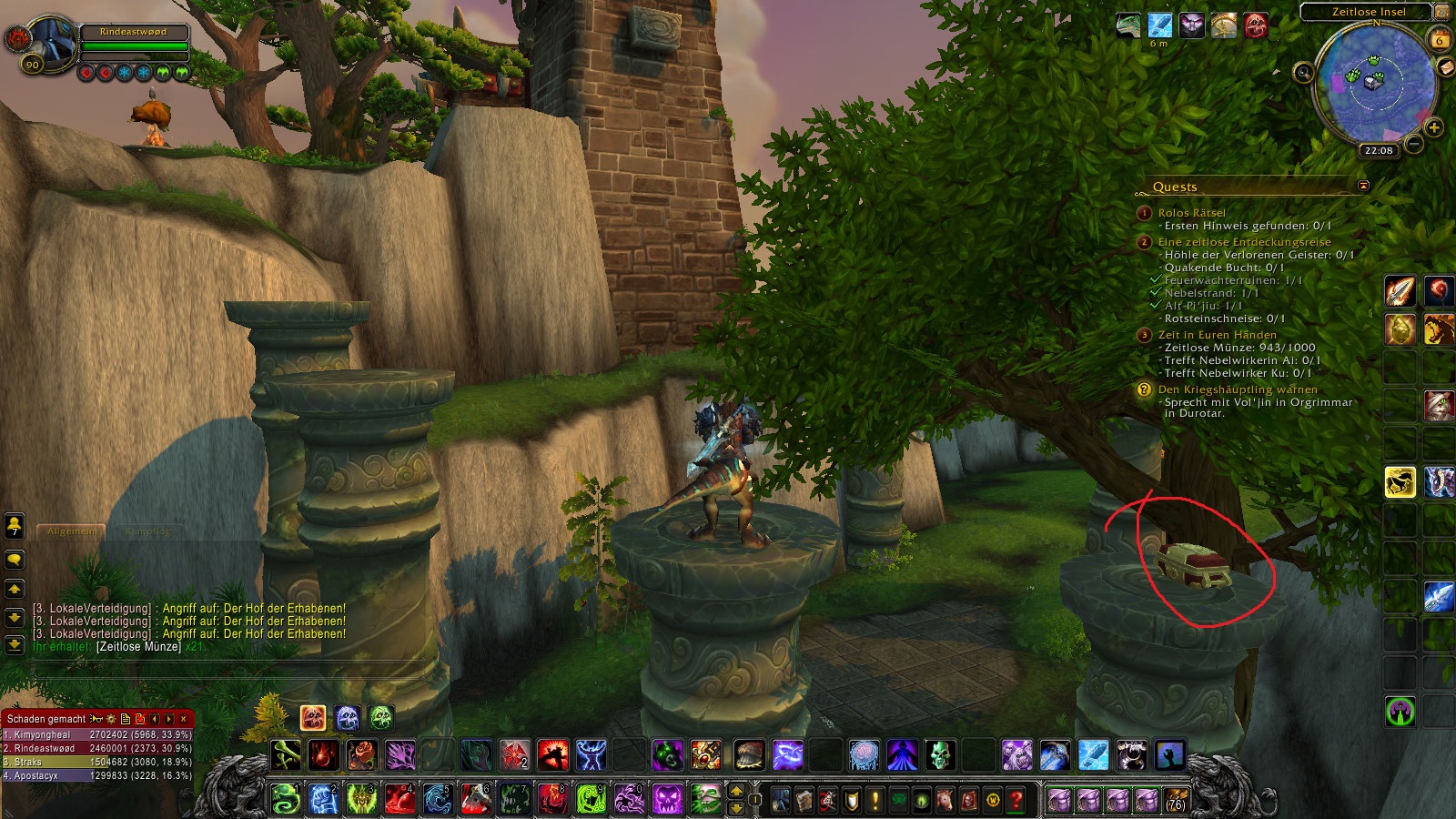
Task: Click the minimap zoom-in plus button
Action: point(1434,127)
